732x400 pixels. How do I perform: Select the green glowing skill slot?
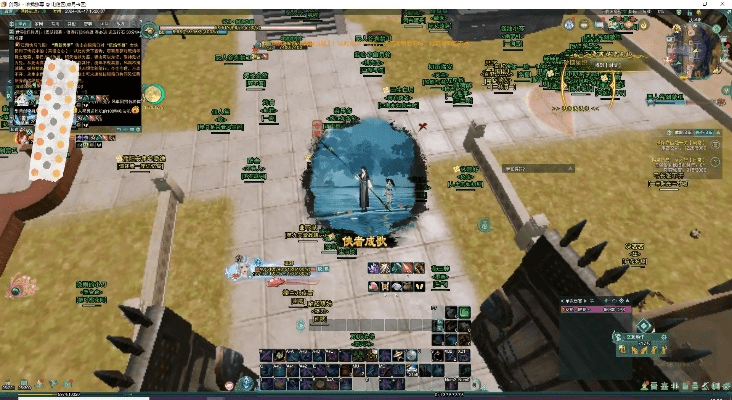465,311
